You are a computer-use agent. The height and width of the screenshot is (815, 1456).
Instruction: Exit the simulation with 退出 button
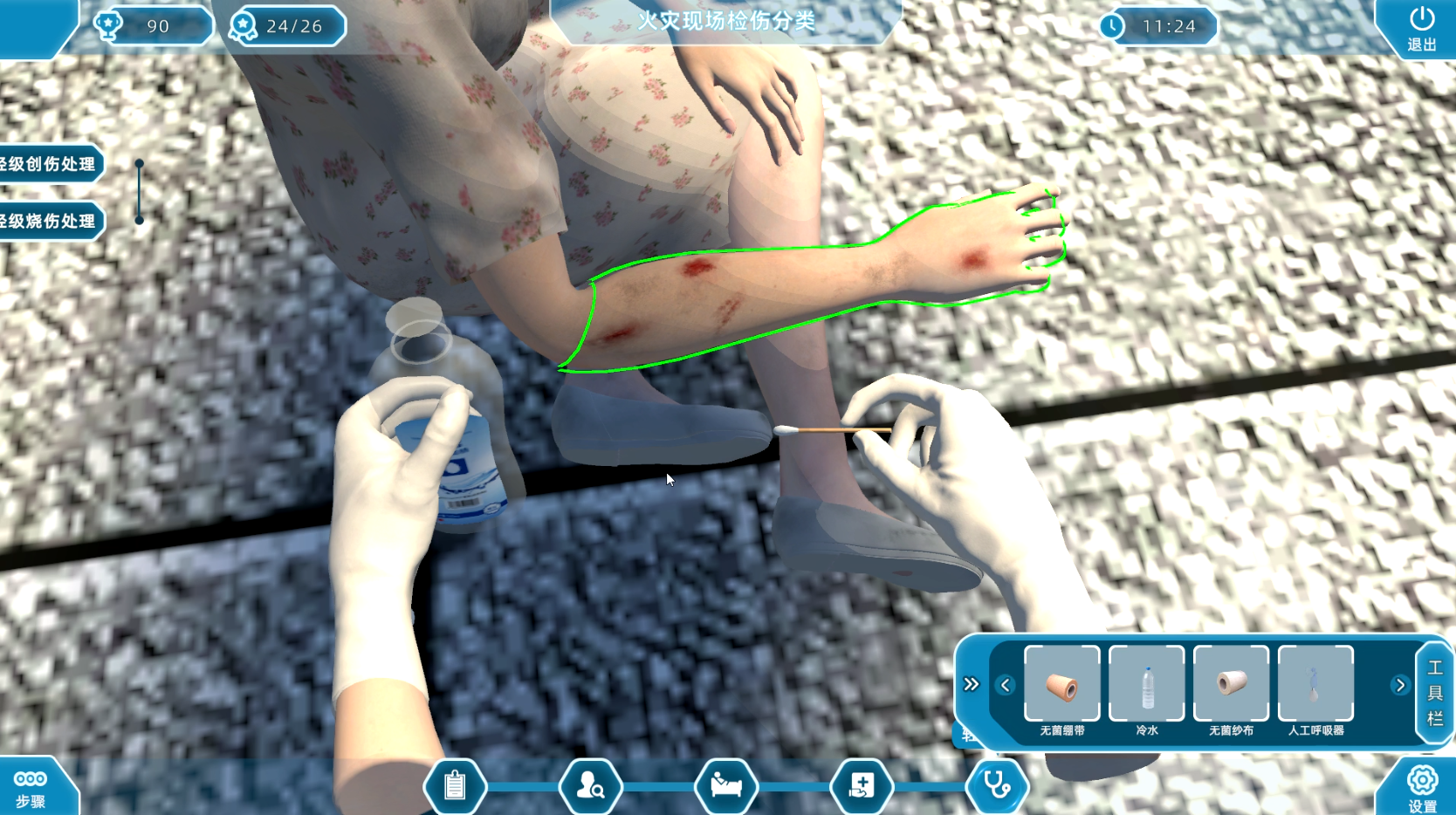1421,27
